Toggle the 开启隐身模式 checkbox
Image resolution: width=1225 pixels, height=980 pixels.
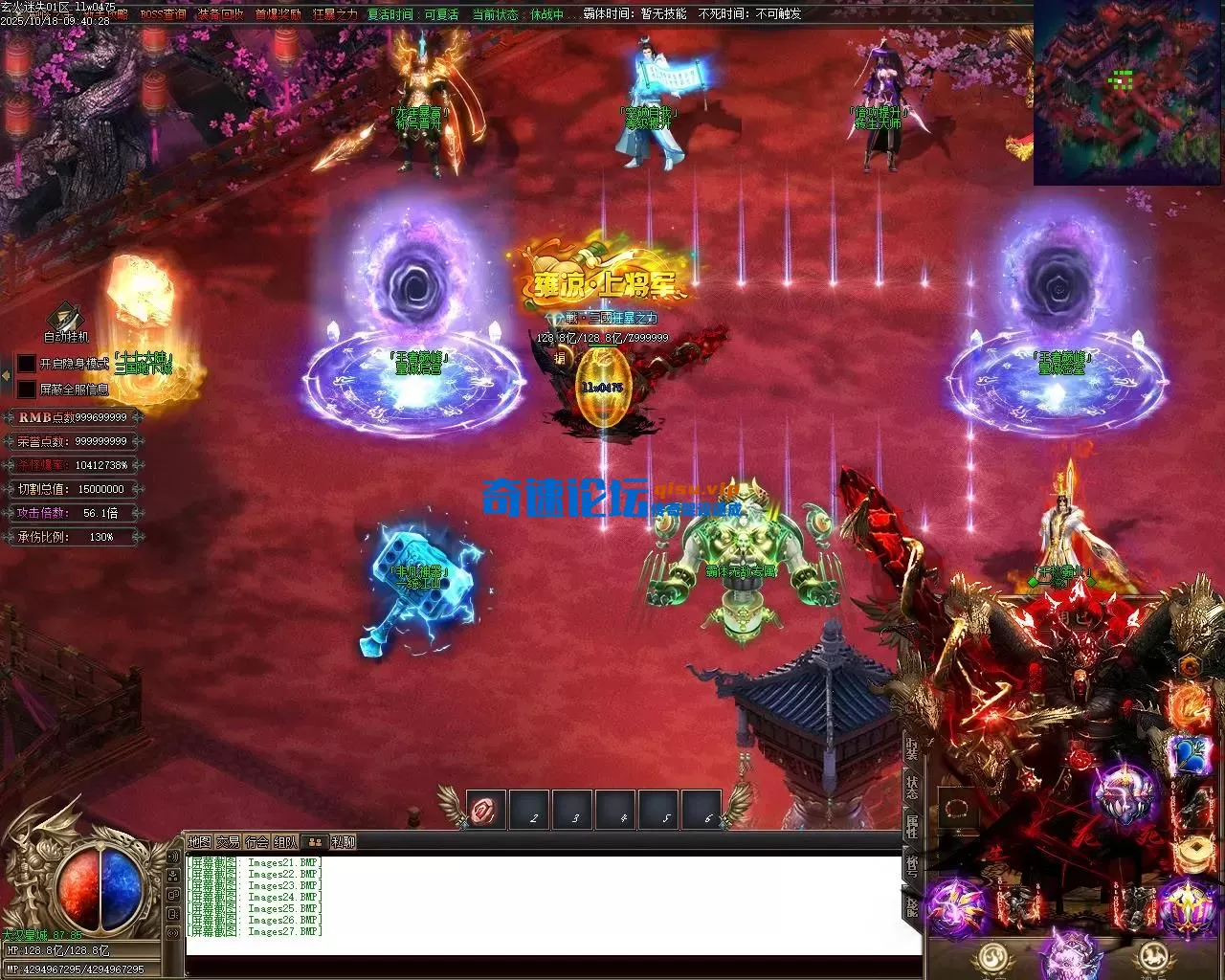pyautogui.click(x=26, y=365)
